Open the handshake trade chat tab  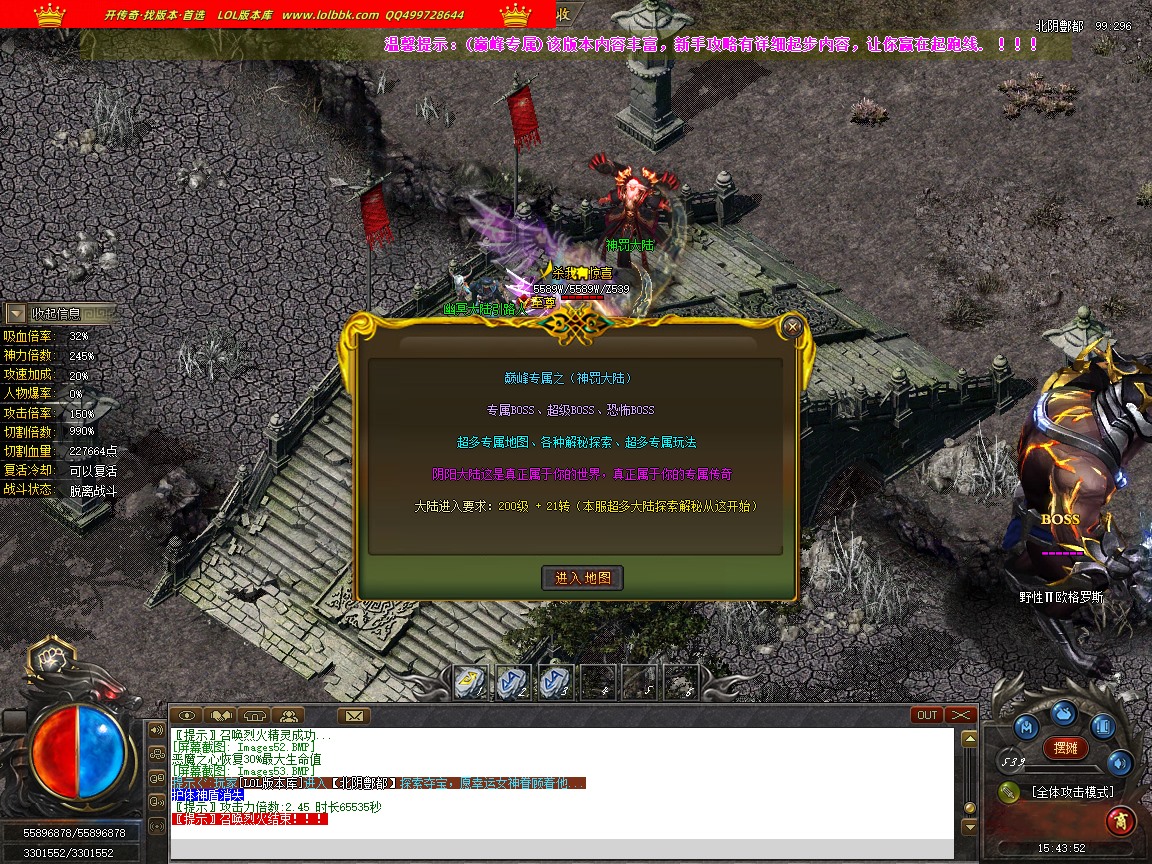[x=220, y=715]
